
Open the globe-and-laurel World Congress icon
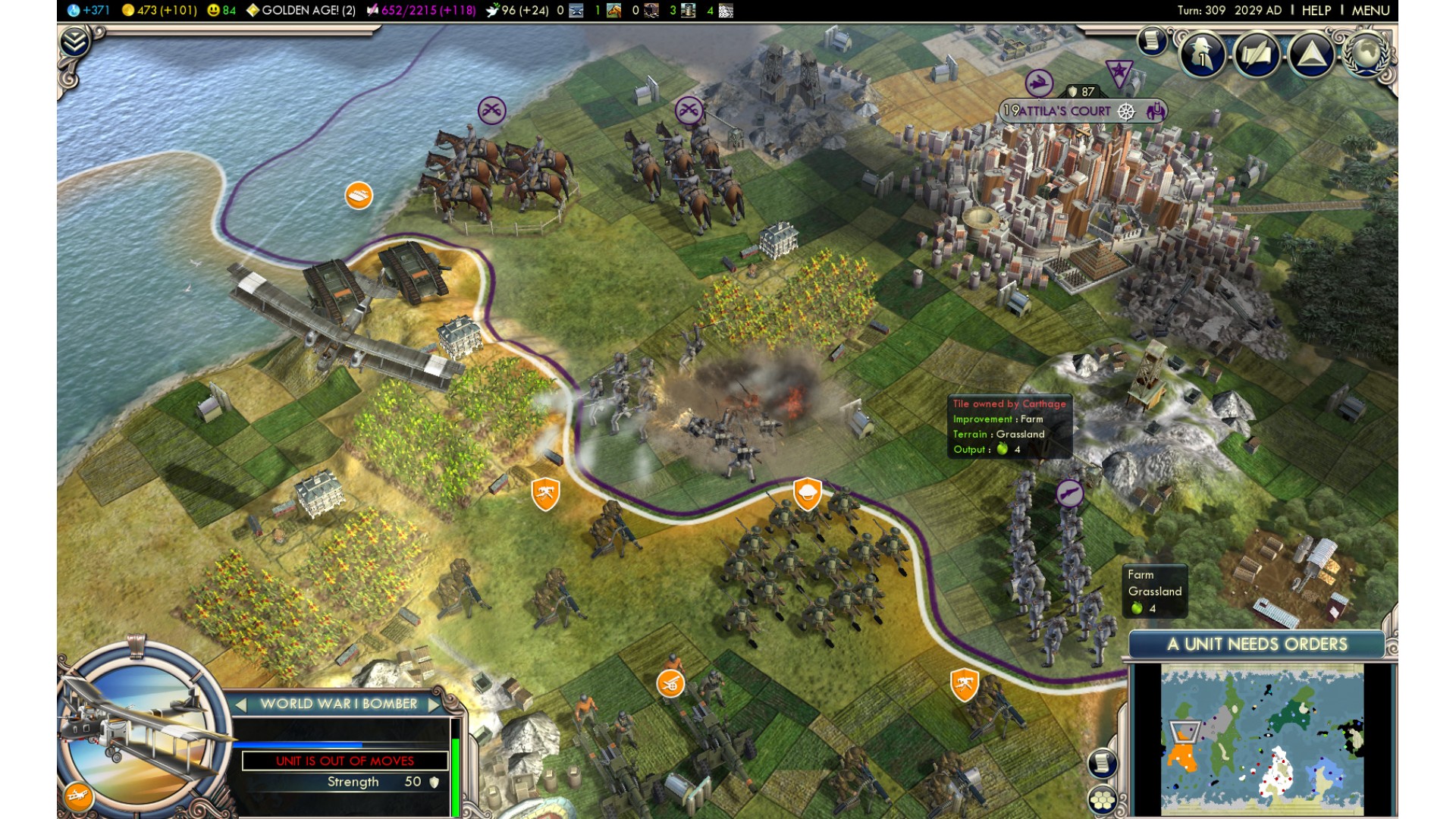1366,53
